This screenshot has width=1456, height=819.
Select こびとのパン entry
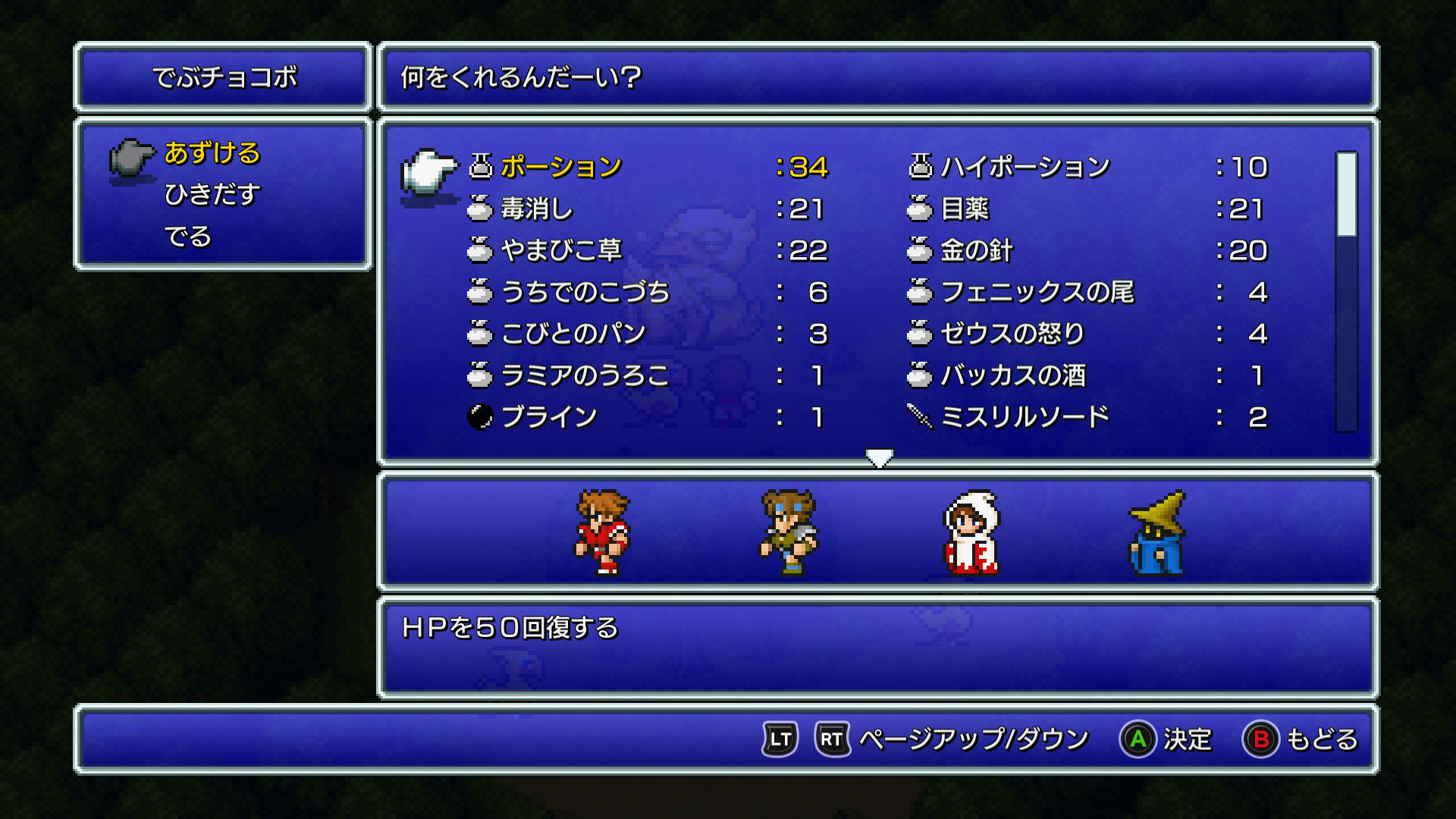573,334
